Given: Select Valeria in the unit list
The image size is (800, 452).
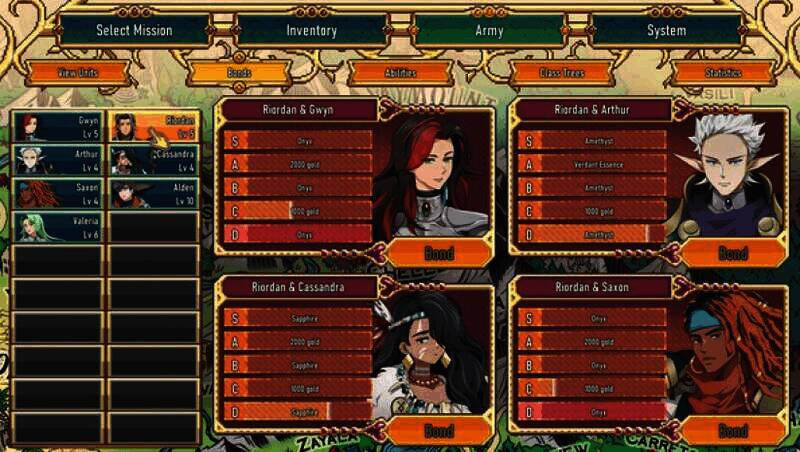Looking at the screenshot, I should (57, 227).
